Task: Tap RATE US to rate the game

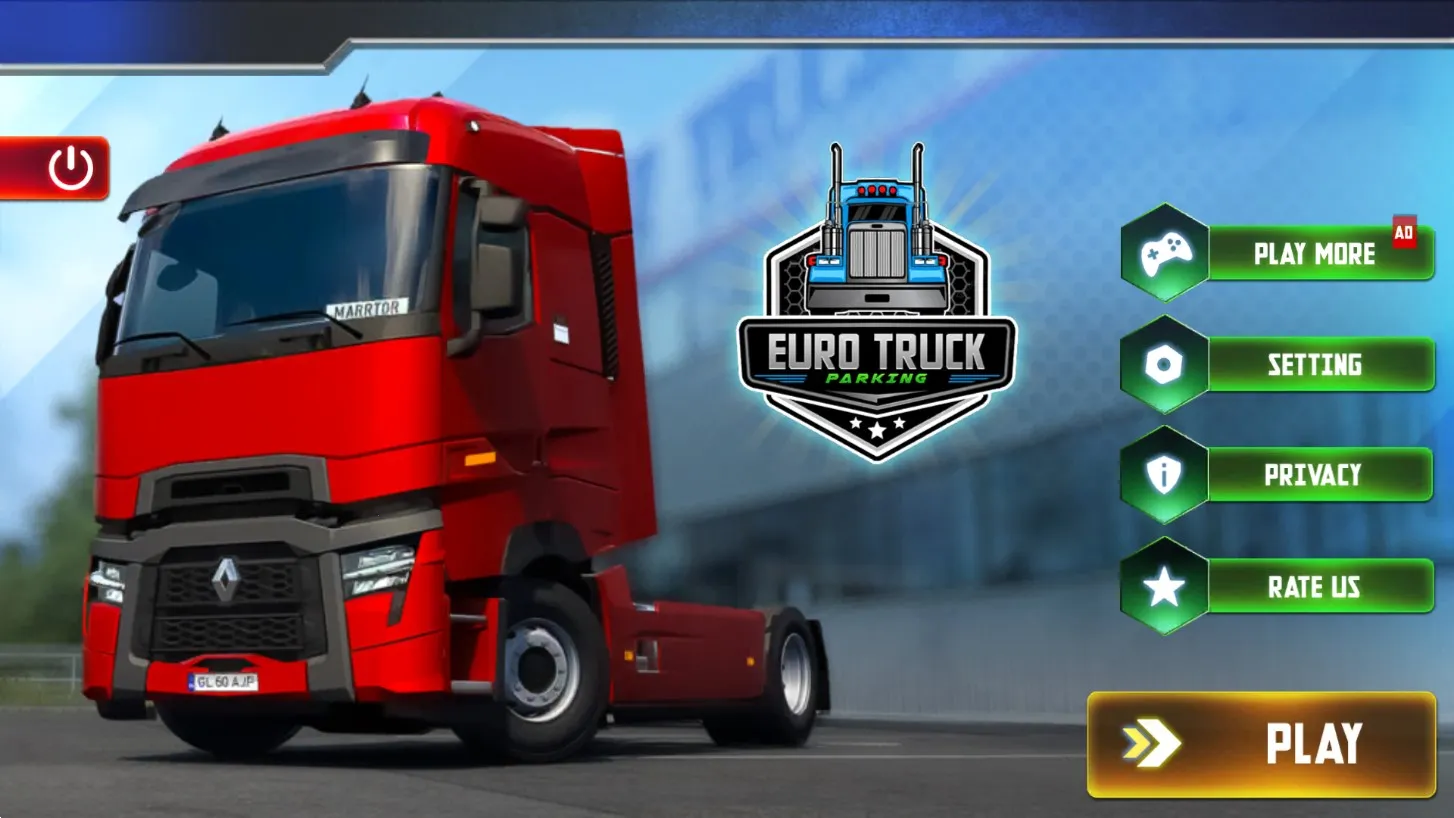Action: click(1313, 587)
